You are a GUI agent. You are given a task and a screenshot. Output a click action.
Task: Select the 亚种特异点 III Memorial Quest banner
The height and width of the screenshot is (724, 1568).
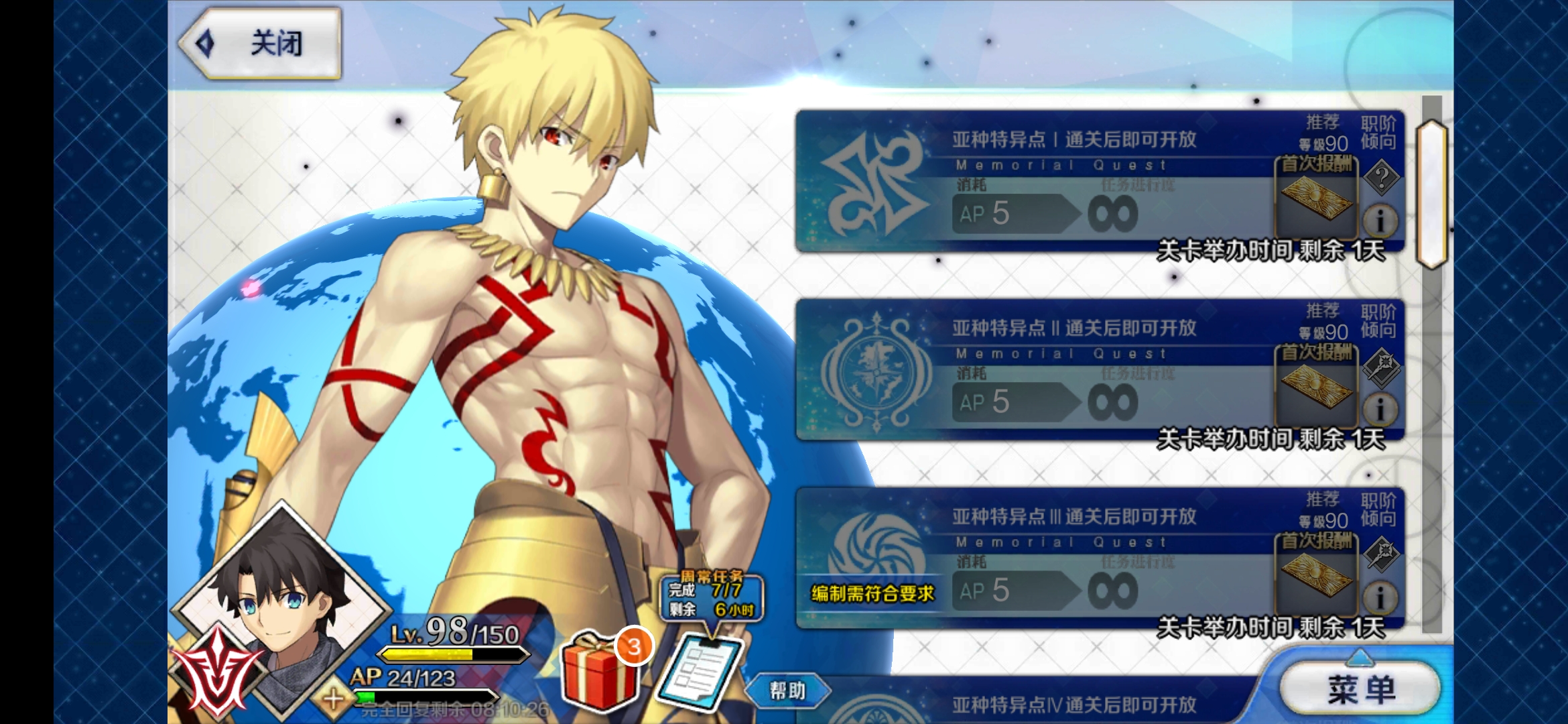1072,560
